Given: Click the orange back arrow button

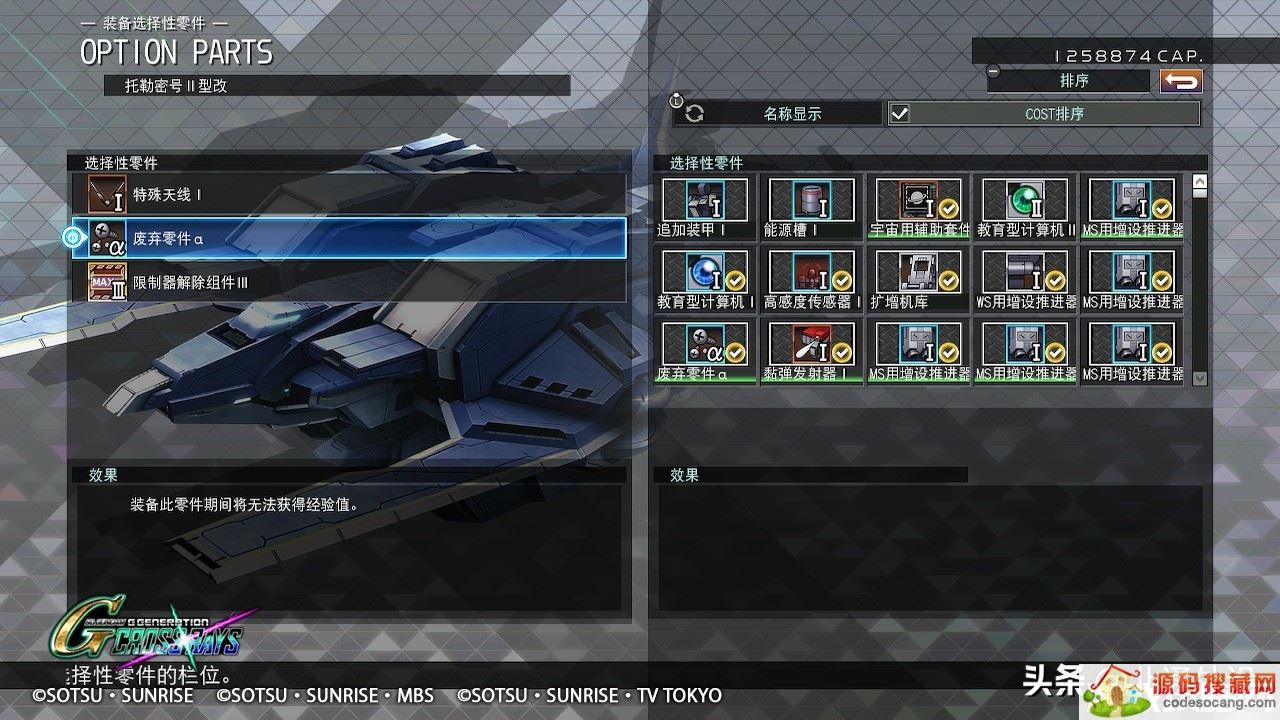Looking at the screenshot, I should (1181, 82).
